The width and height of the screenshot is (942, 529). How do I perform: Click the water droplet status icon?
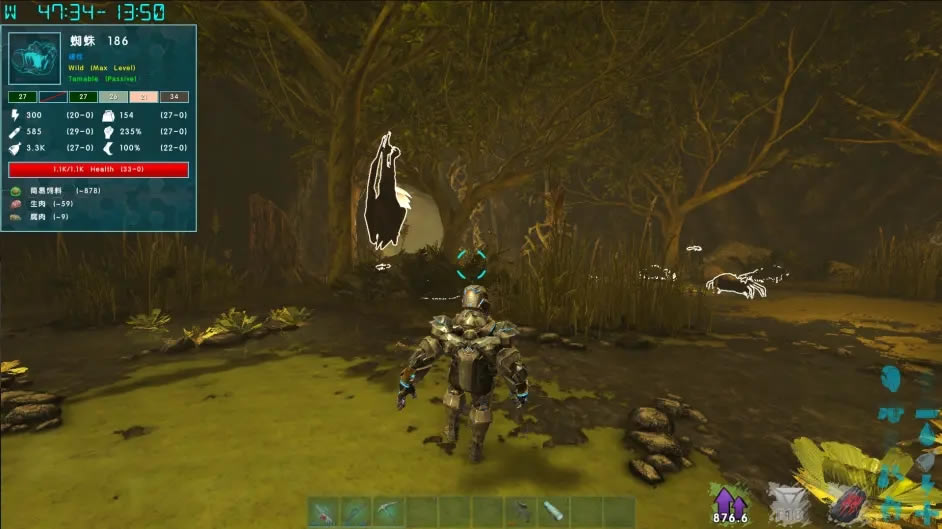[x=927, y=434]
